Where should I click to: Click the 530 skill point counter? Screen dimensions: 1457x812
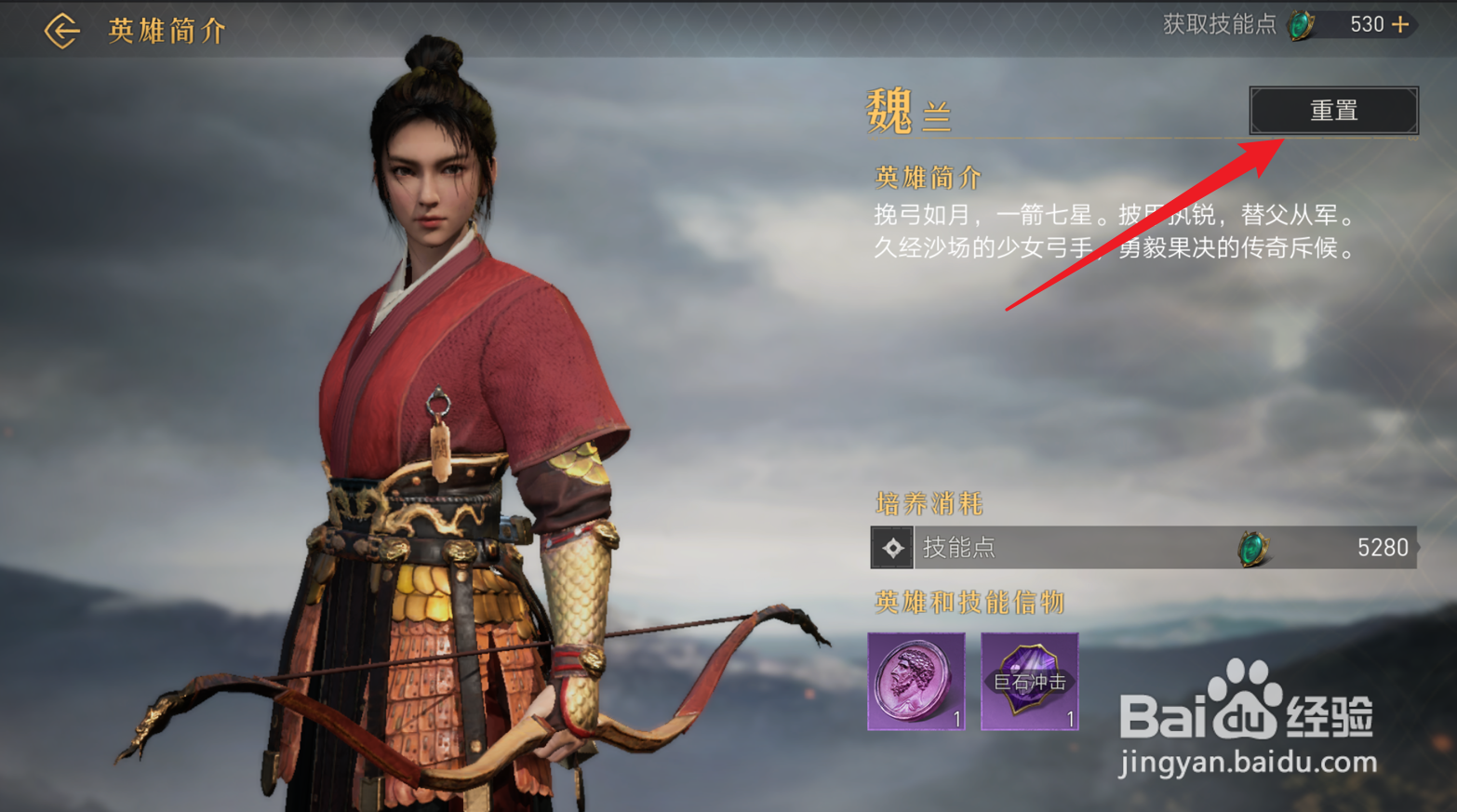(x=1368, y=24)
